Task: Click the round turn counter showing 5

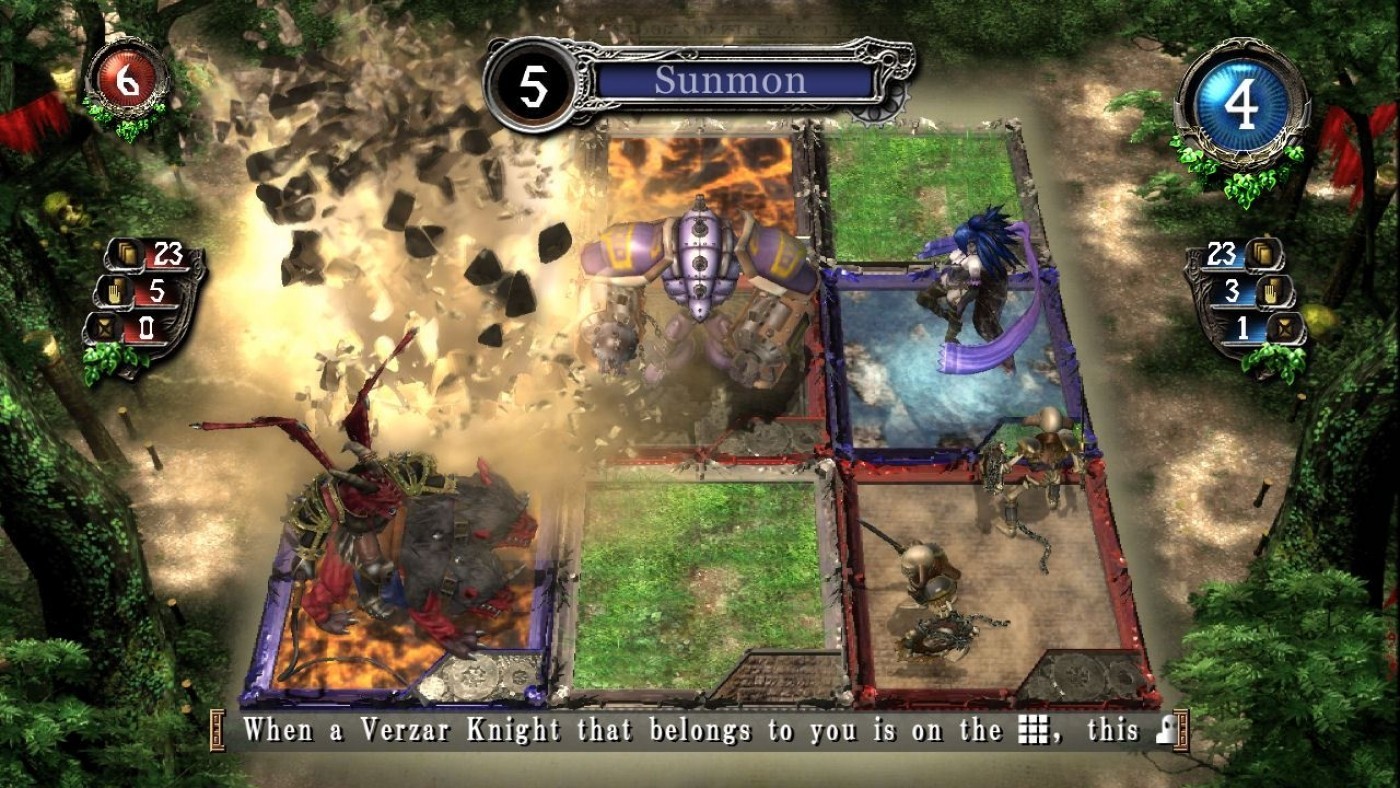Action: coord(534,80)
